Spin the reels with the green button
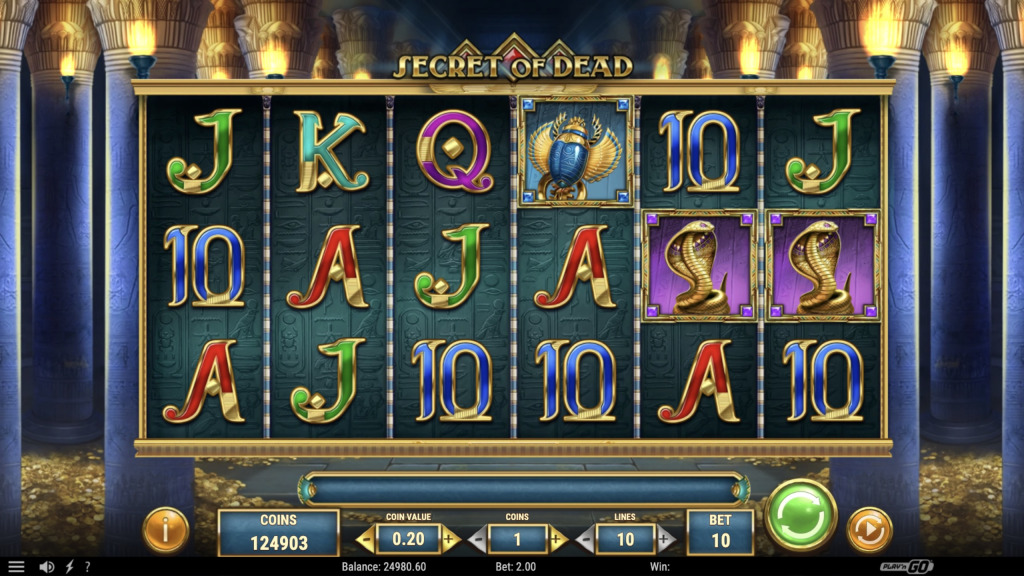 coord(800,515)
